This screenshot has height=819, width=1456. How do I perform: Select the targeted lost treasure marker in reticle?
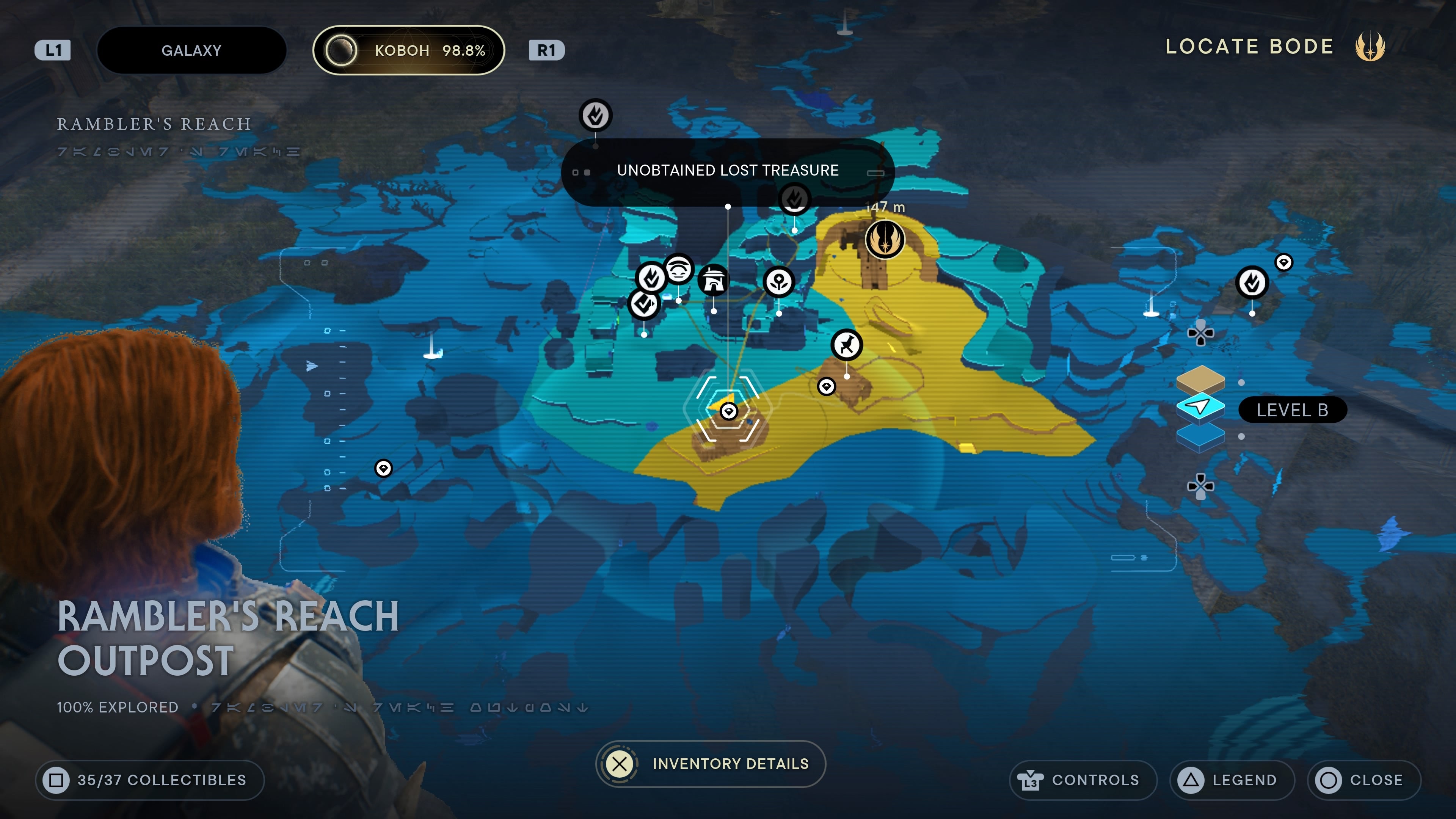(728, 411)
